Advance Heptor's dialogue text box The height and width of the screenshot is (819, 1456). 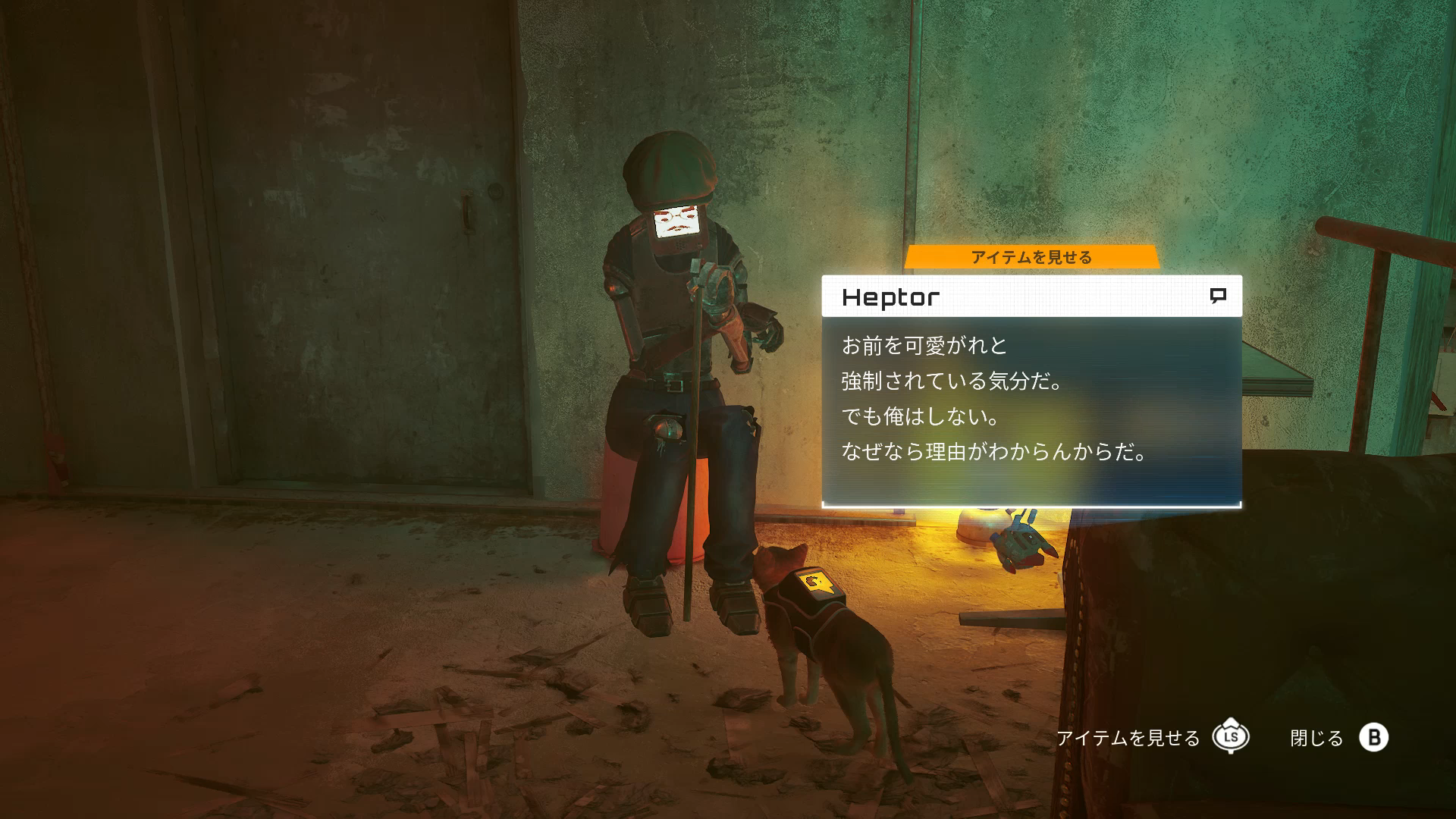coord(1031,410)
